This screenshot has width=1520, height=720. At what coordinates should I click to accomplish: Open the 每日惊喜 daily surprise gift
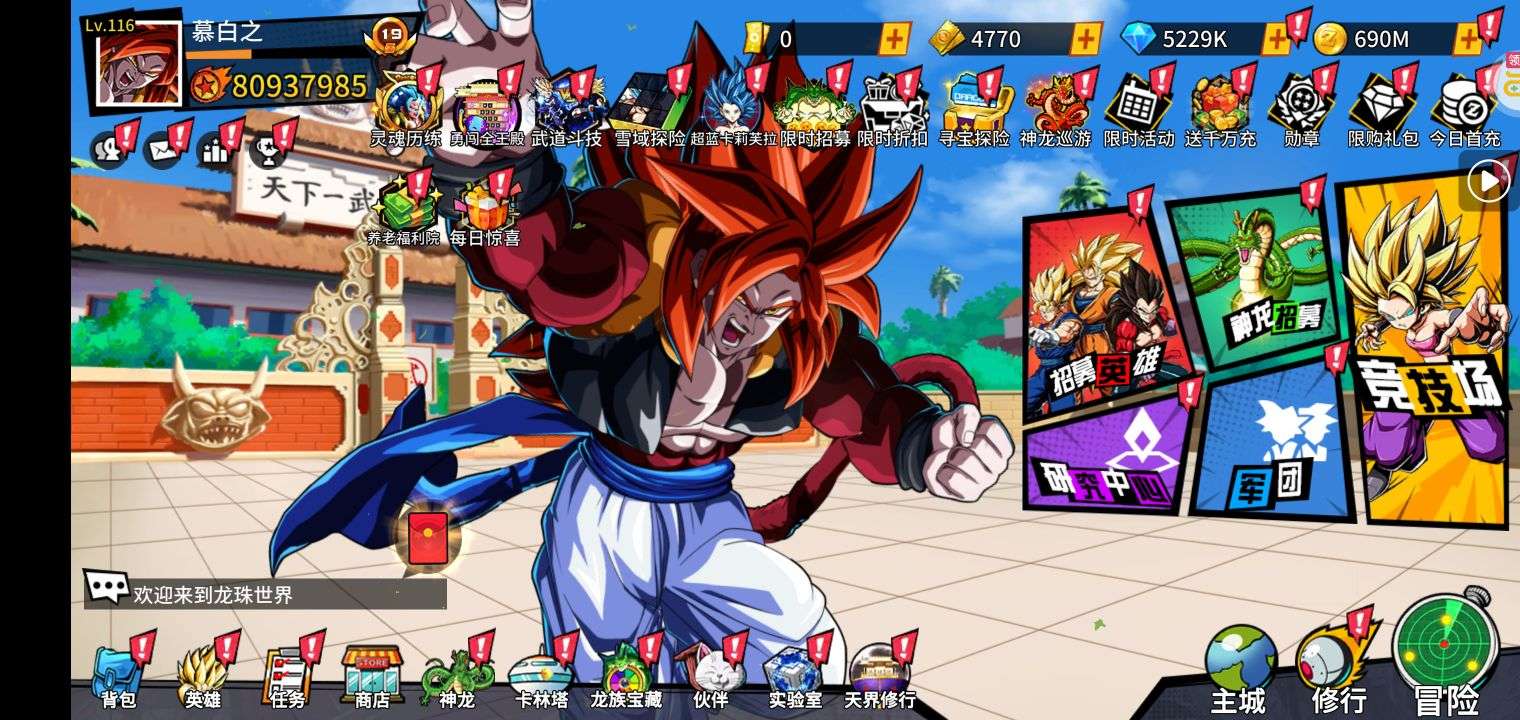pos(484,212)
